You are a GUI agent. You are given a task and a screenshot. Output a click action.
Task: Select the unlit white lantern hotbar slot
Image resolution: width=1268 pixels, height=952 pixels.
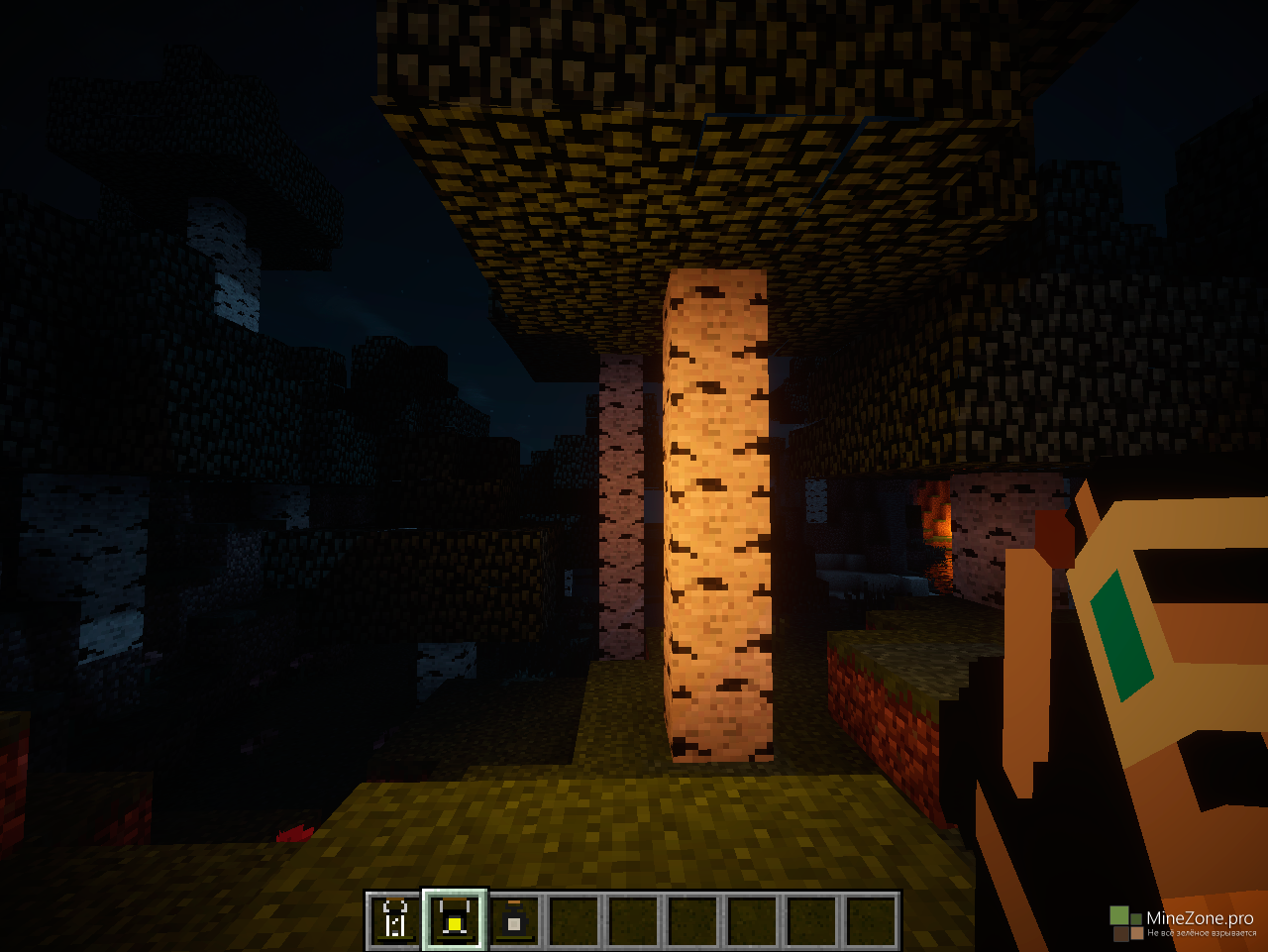tap(395, 920)
